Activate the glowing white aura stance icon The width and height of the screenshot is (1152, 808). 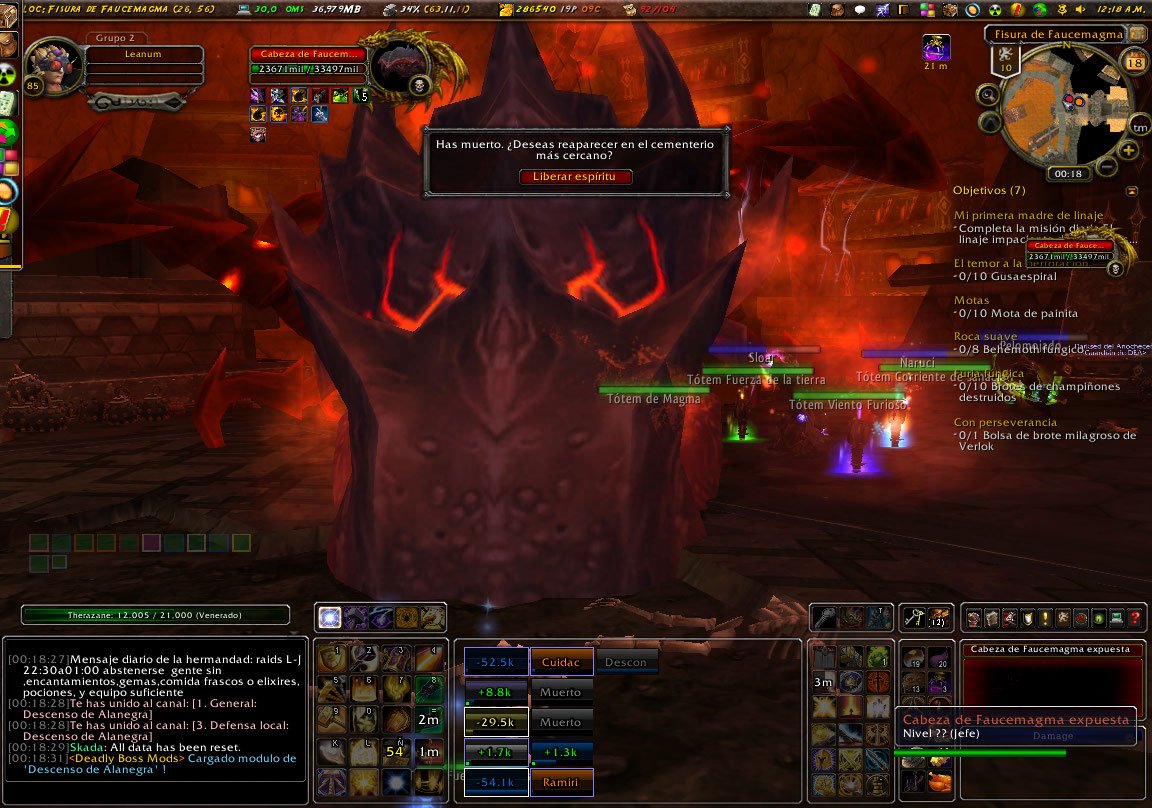tap(329, 618)
